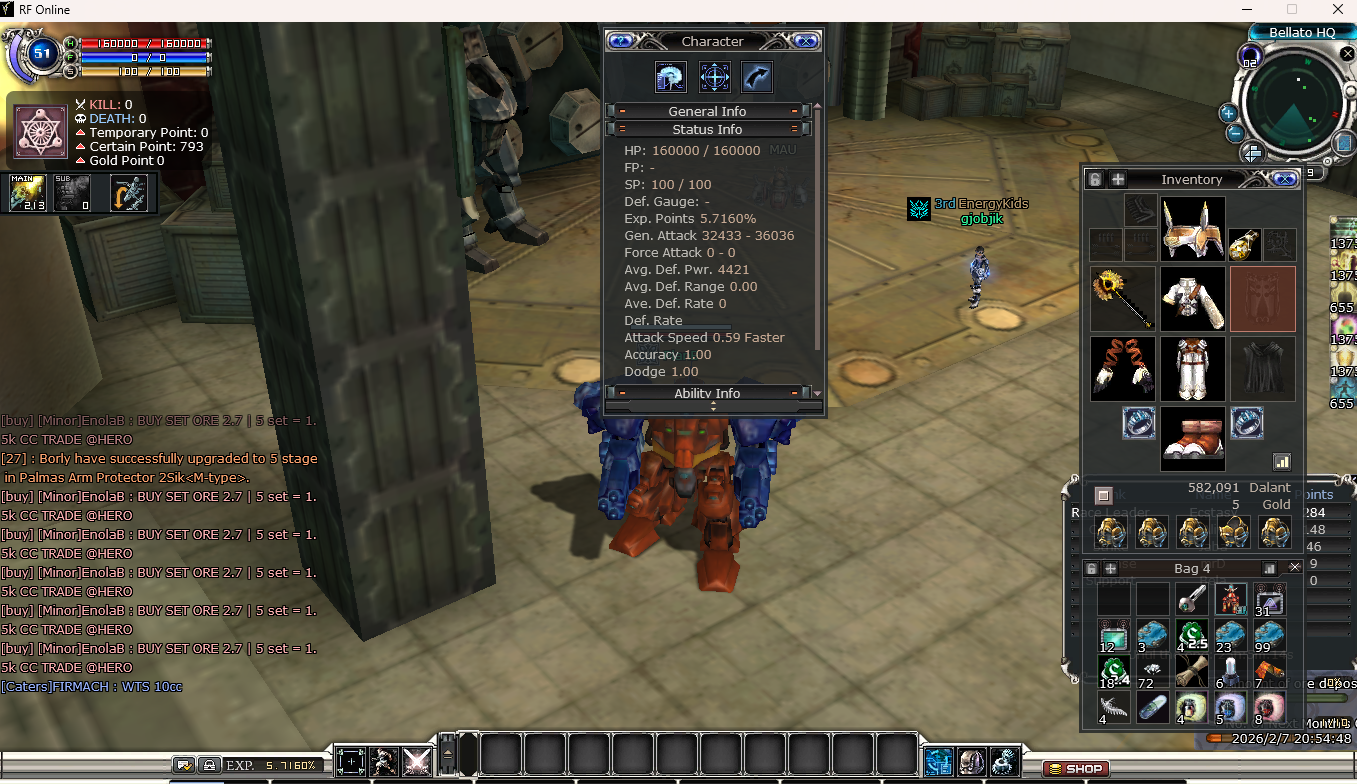
Task: Close the Character window
Action: click(806, 41)
